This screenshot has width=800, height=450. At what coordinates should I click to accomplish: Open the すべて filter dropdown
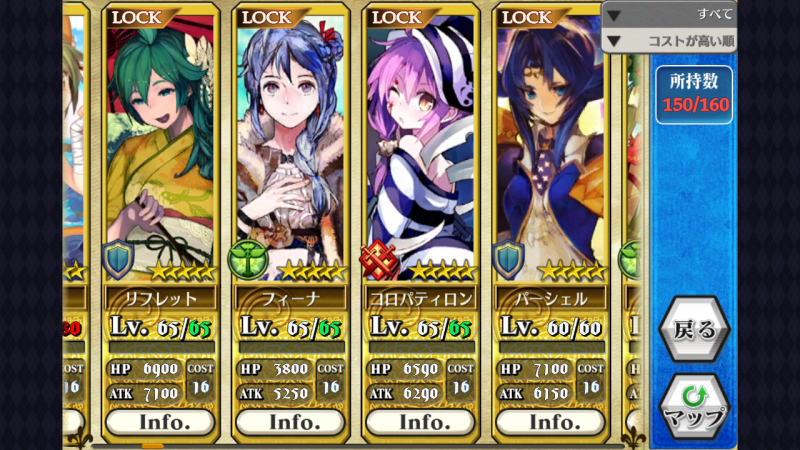tap(669, 14)
